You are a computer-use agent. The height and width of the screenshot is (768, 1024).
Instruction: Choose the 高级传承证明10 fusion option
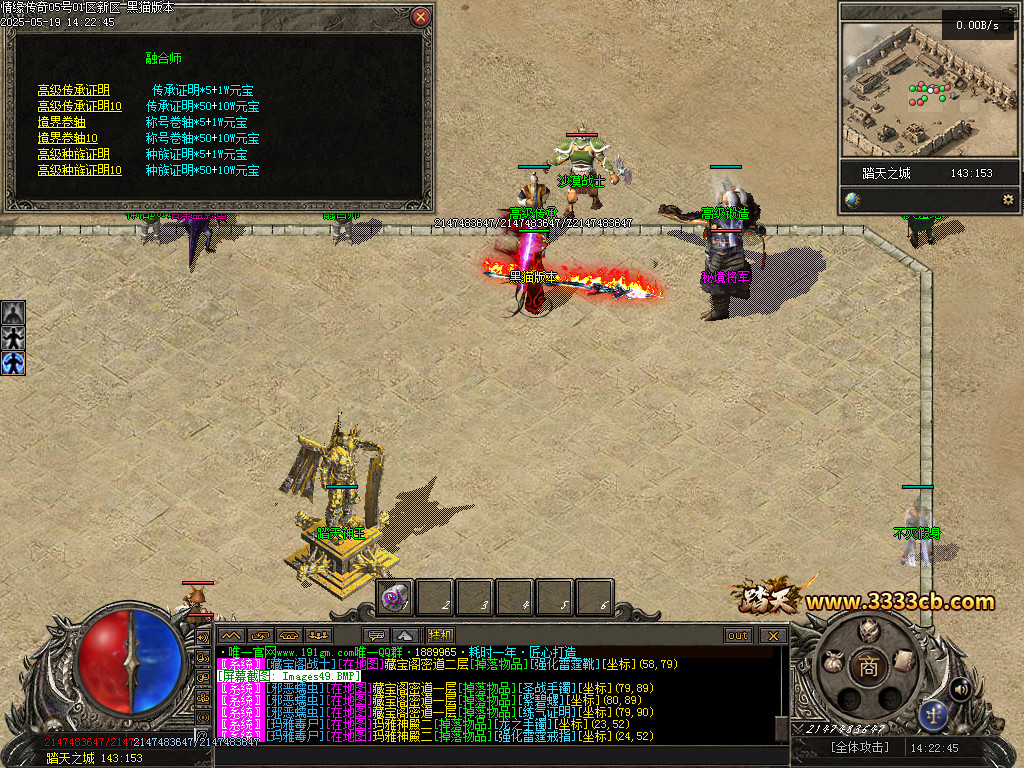point(79,106)
